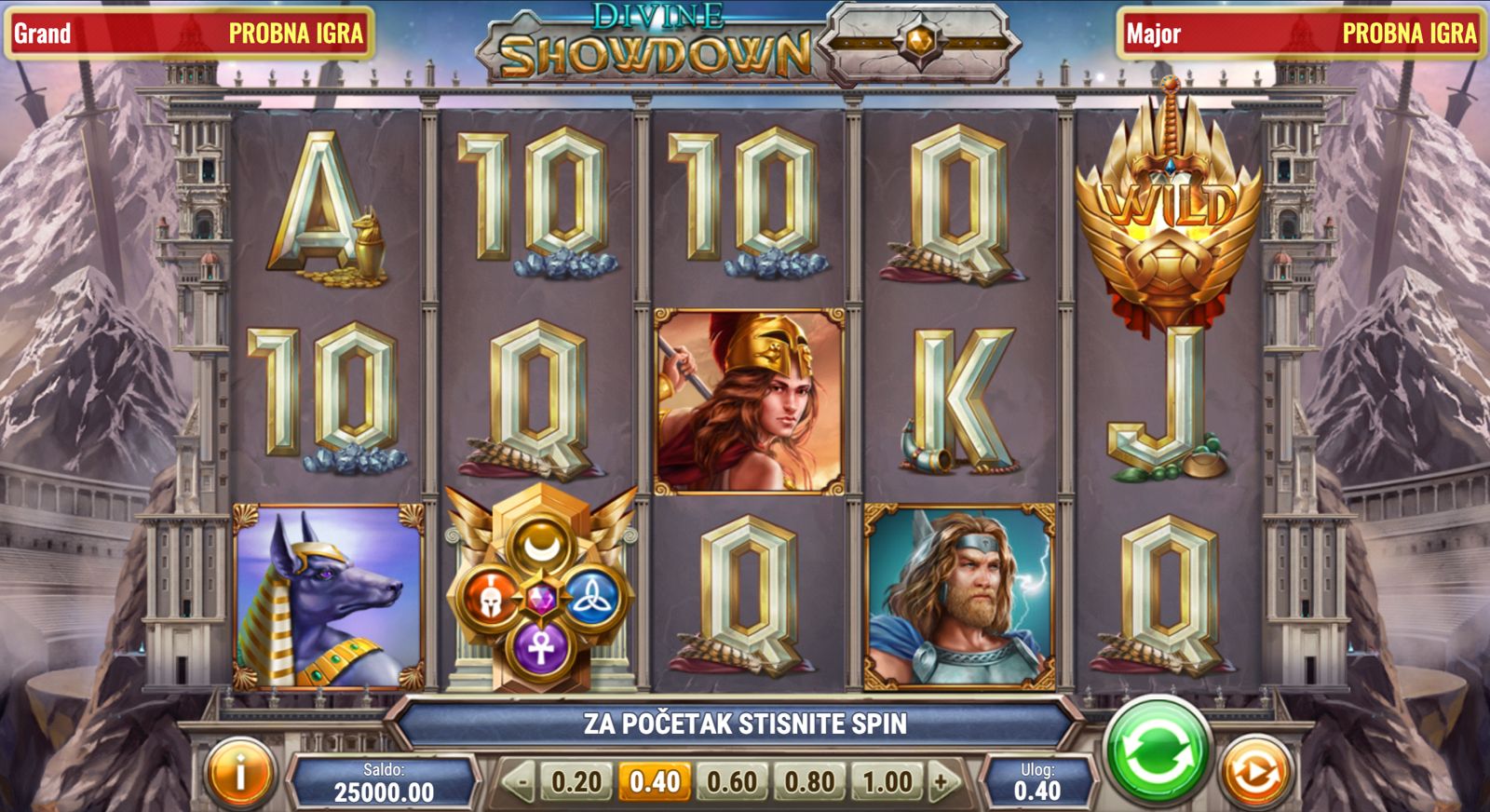
Task: Choose the 0.40 bet value
Action: tap(655, 781)
